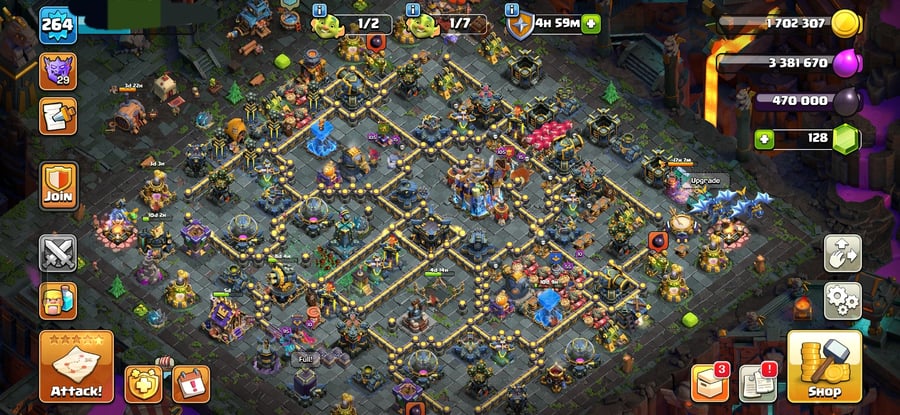Viewport: 900px width, 415px height.
Task: Click the Join clan shield button
Action: [x=58, y=187]
